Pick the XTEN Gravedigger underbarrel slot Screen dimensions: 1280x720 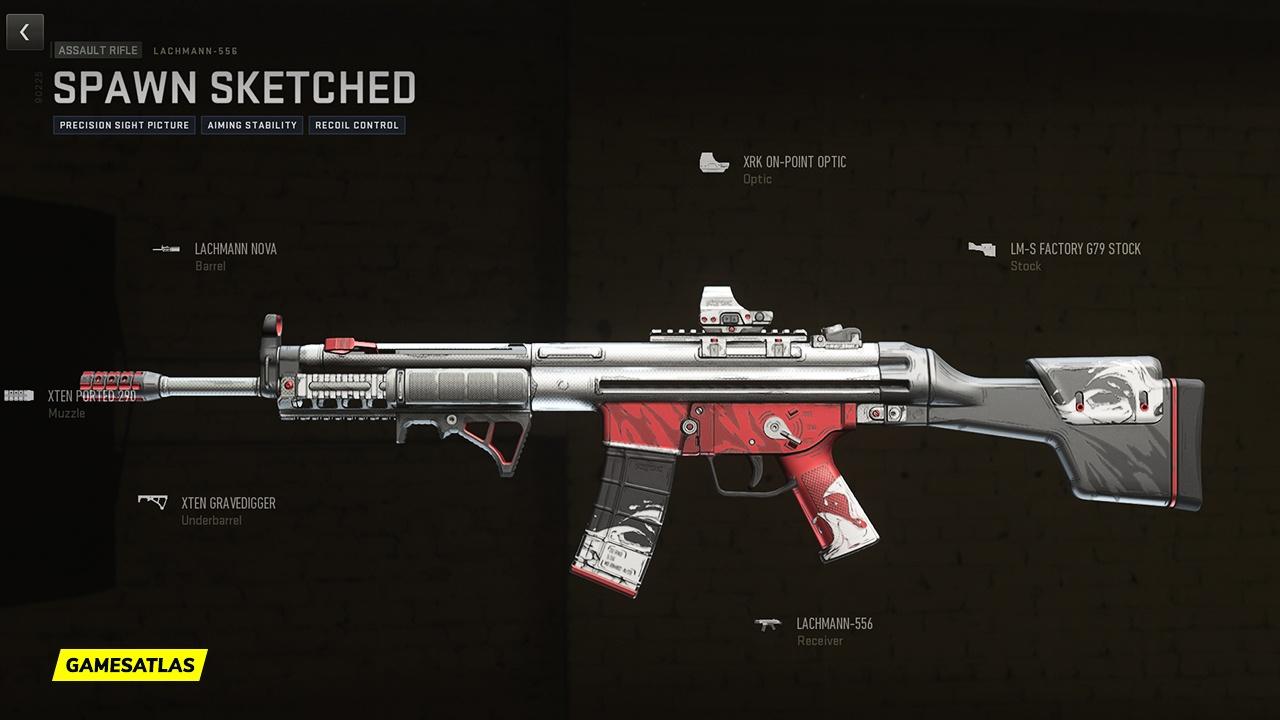(x=227, y=503)
